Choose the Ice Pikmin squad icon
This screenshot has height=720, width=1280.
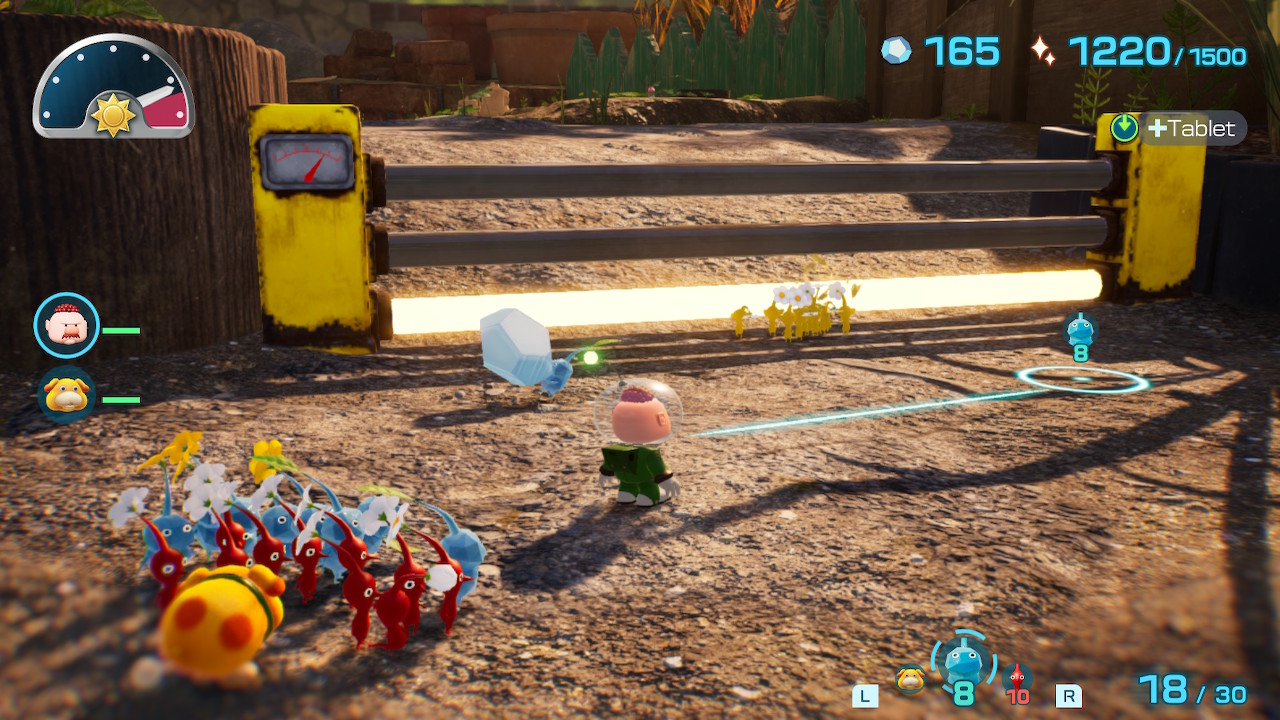tap(963, 660)
